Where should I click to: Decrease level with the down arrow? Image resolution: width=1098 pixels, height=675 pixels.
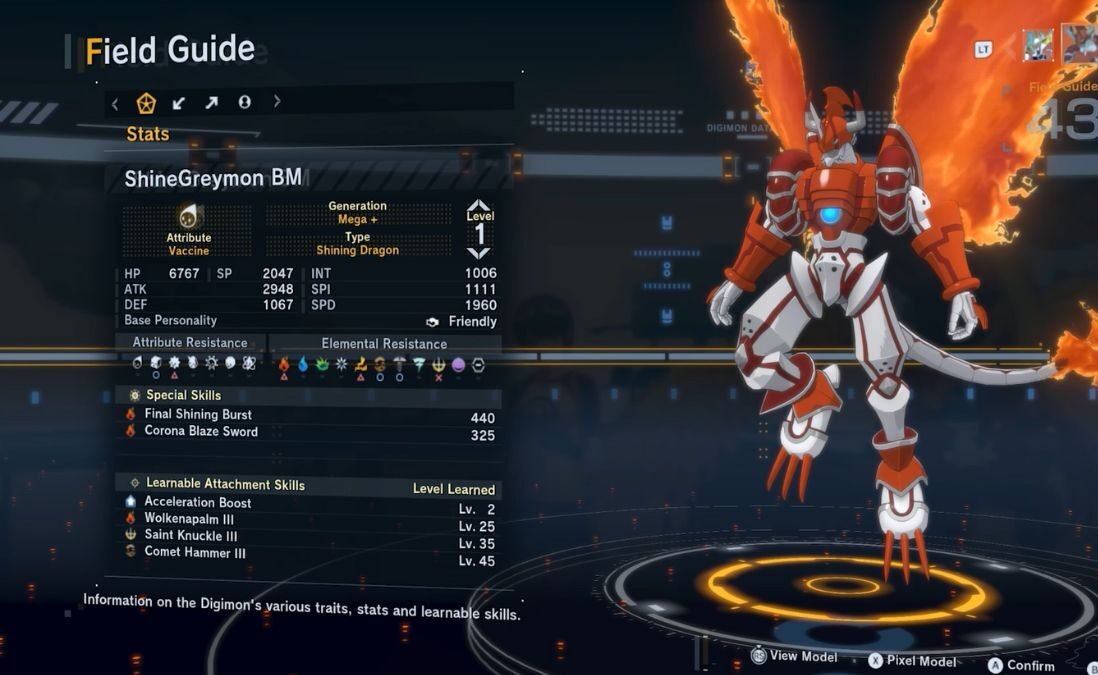click(479, 253)
